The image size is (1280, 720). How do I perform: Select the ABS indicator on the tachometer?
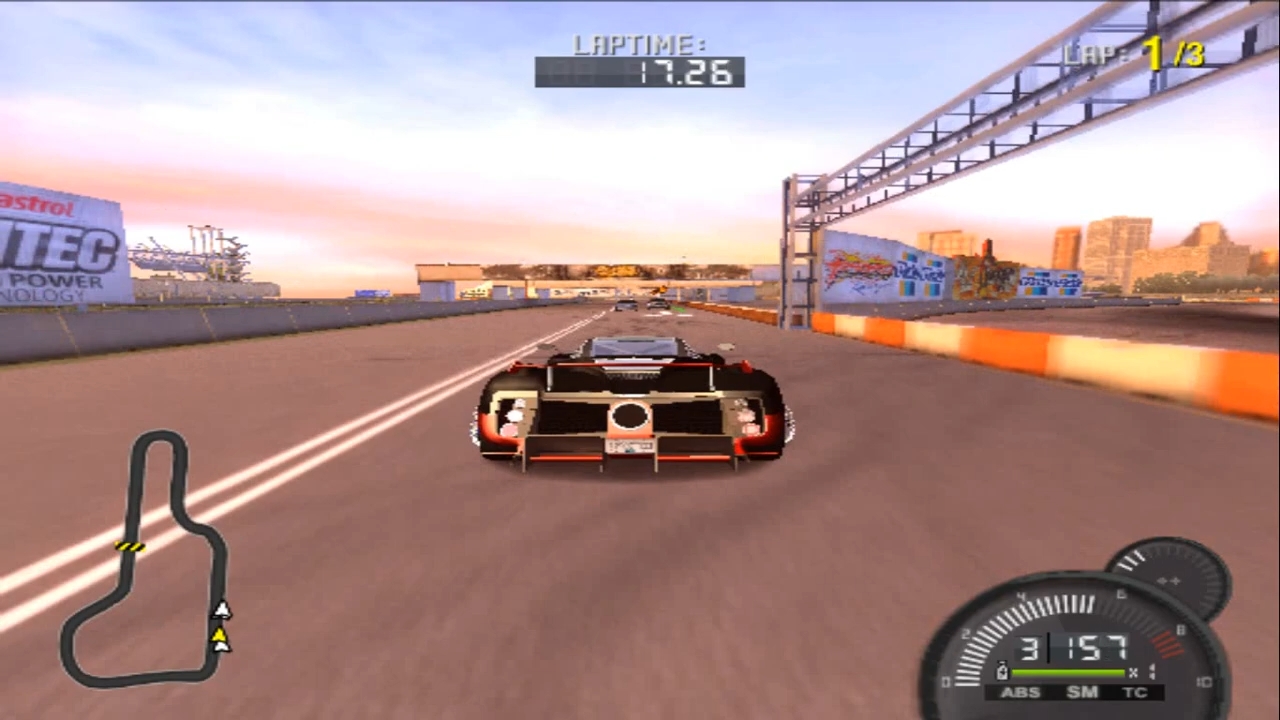pyautogui.click(x=1021, y=692)
